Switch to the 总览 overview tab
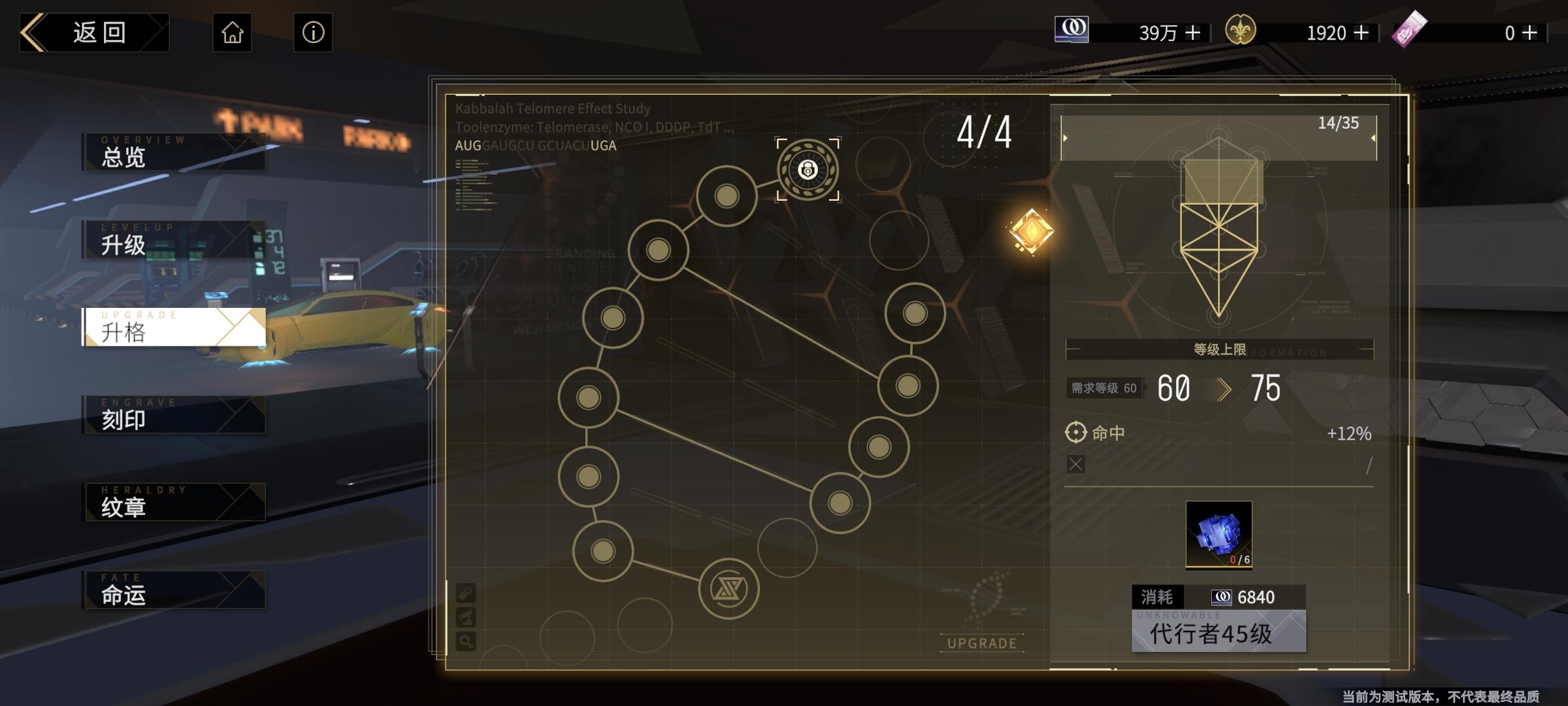Screen dimensions: 1568x706 click(x=174, y=152)
